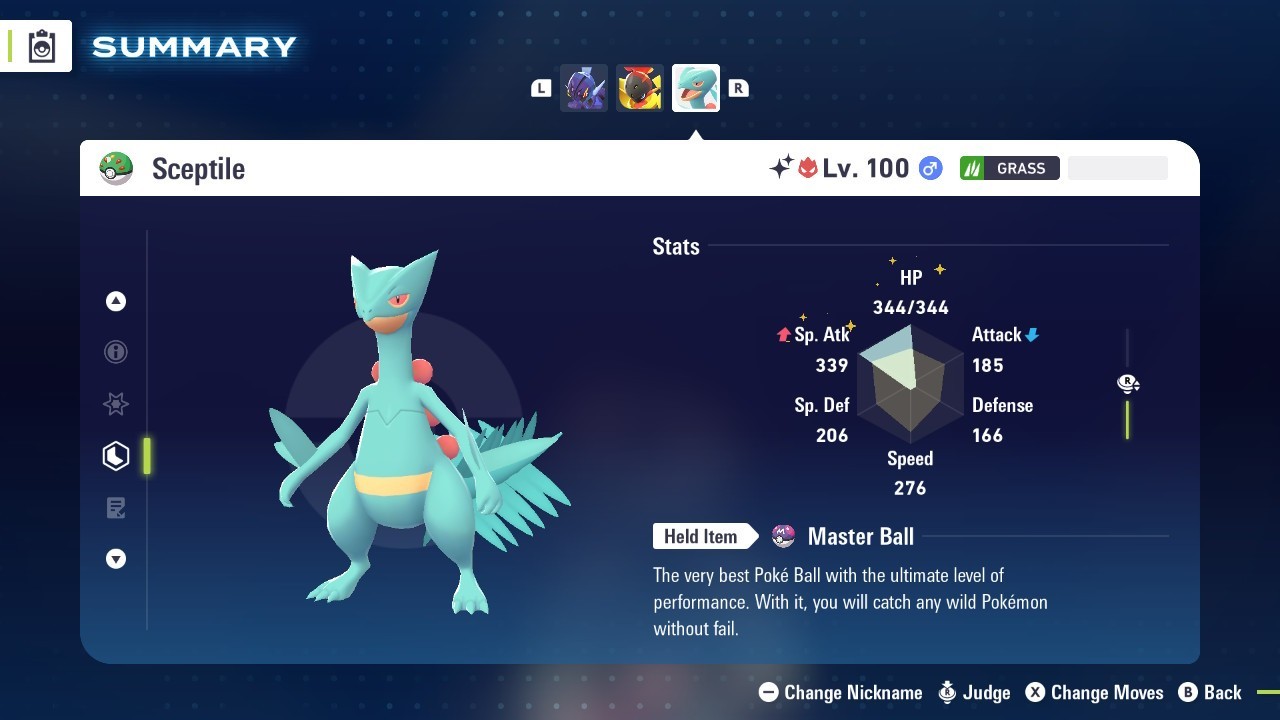Click the Master Ball held item icon
The height and width of the screenshot is (720, 1280).
[x=782, y=536]
